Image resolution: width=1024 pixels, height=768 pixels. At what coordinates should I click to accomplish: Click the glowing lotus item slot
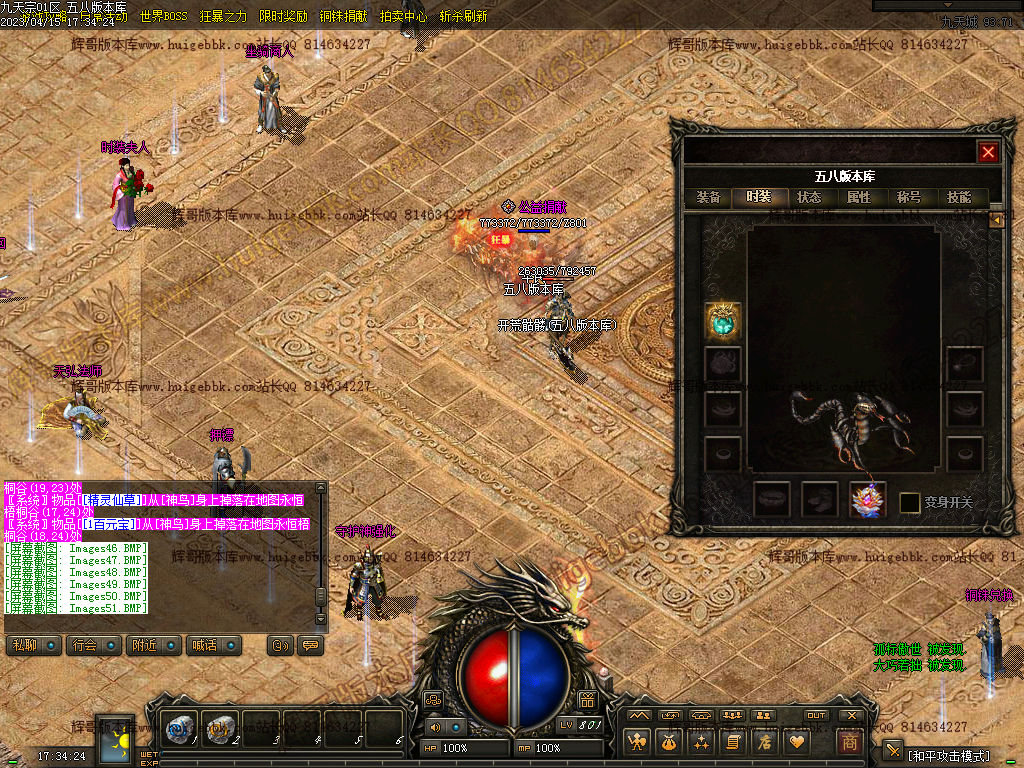[x=867, y=500]
